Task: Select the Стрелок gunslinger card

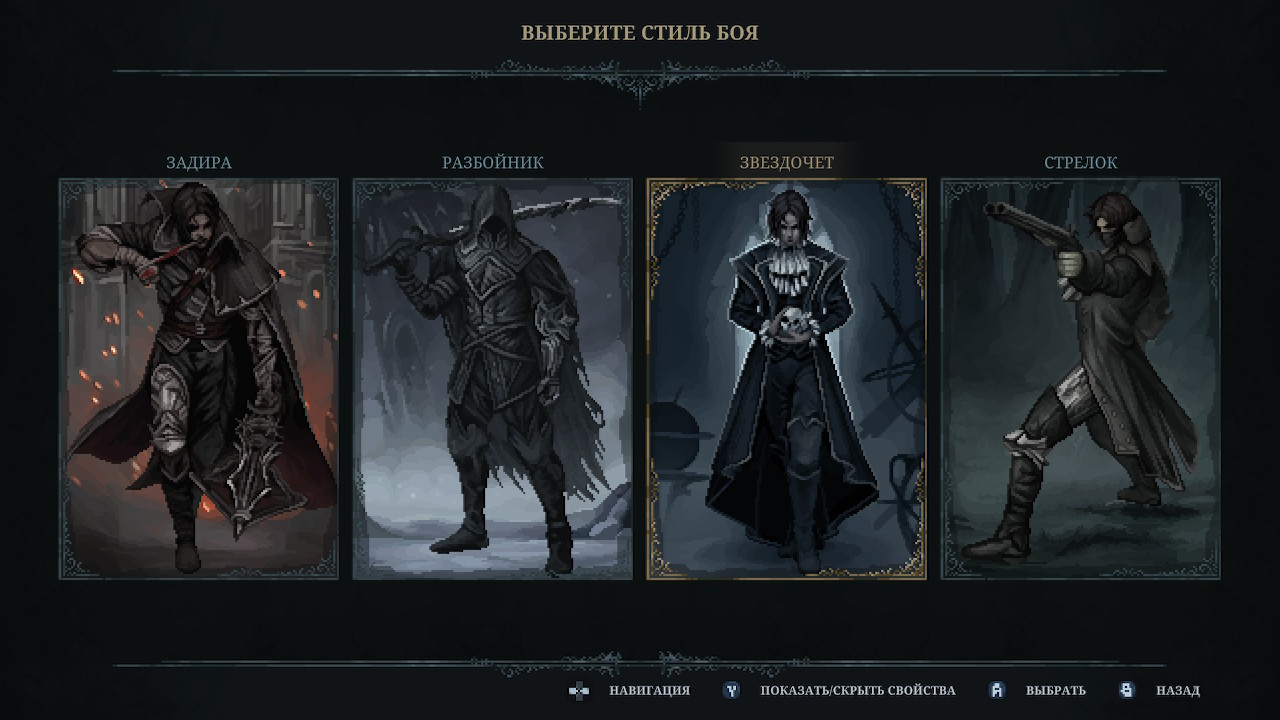Action: pos(1081,379)
